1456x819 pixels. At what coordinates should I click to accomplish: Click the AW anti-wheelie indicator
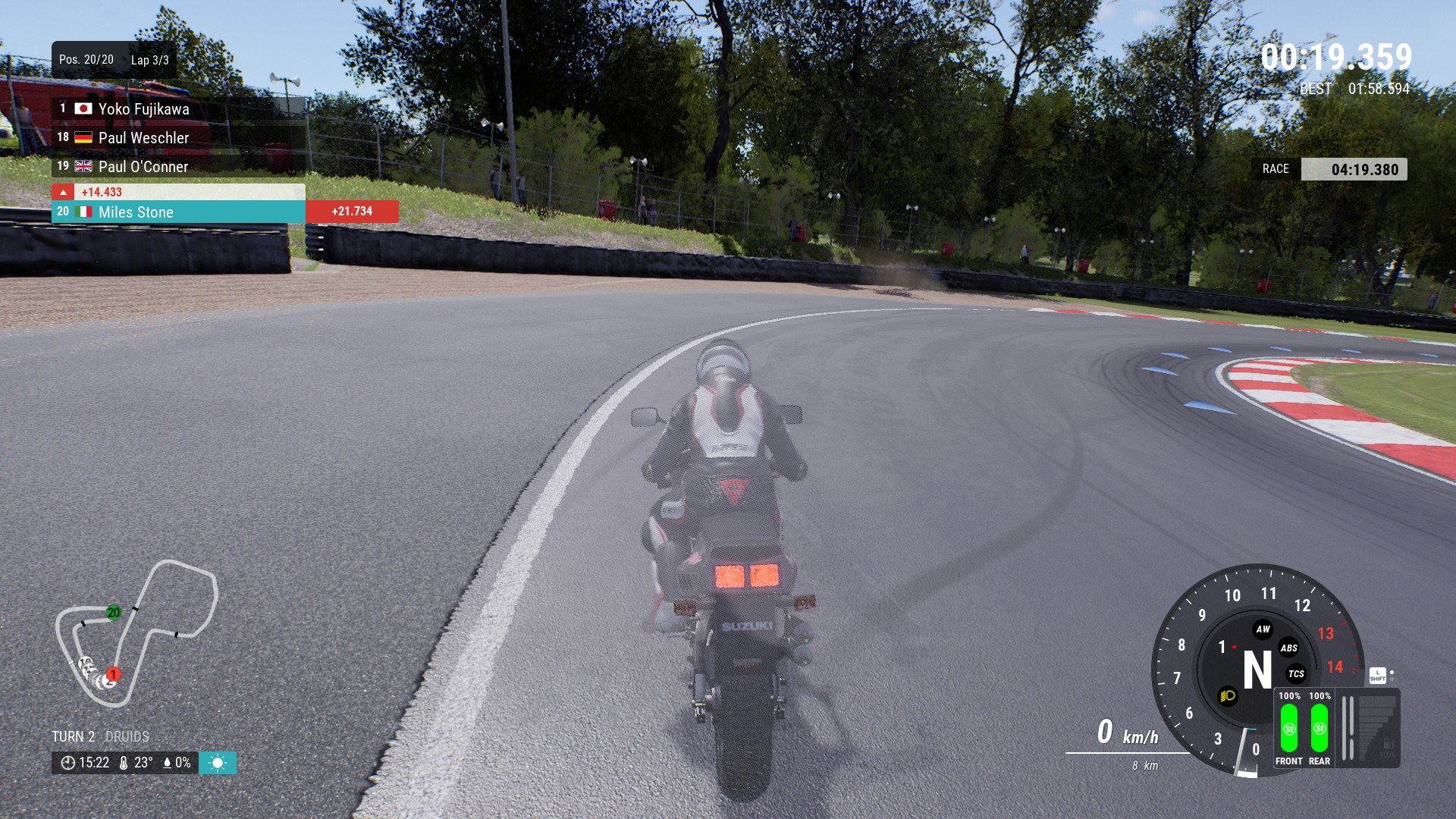[x=1263, y=629]
